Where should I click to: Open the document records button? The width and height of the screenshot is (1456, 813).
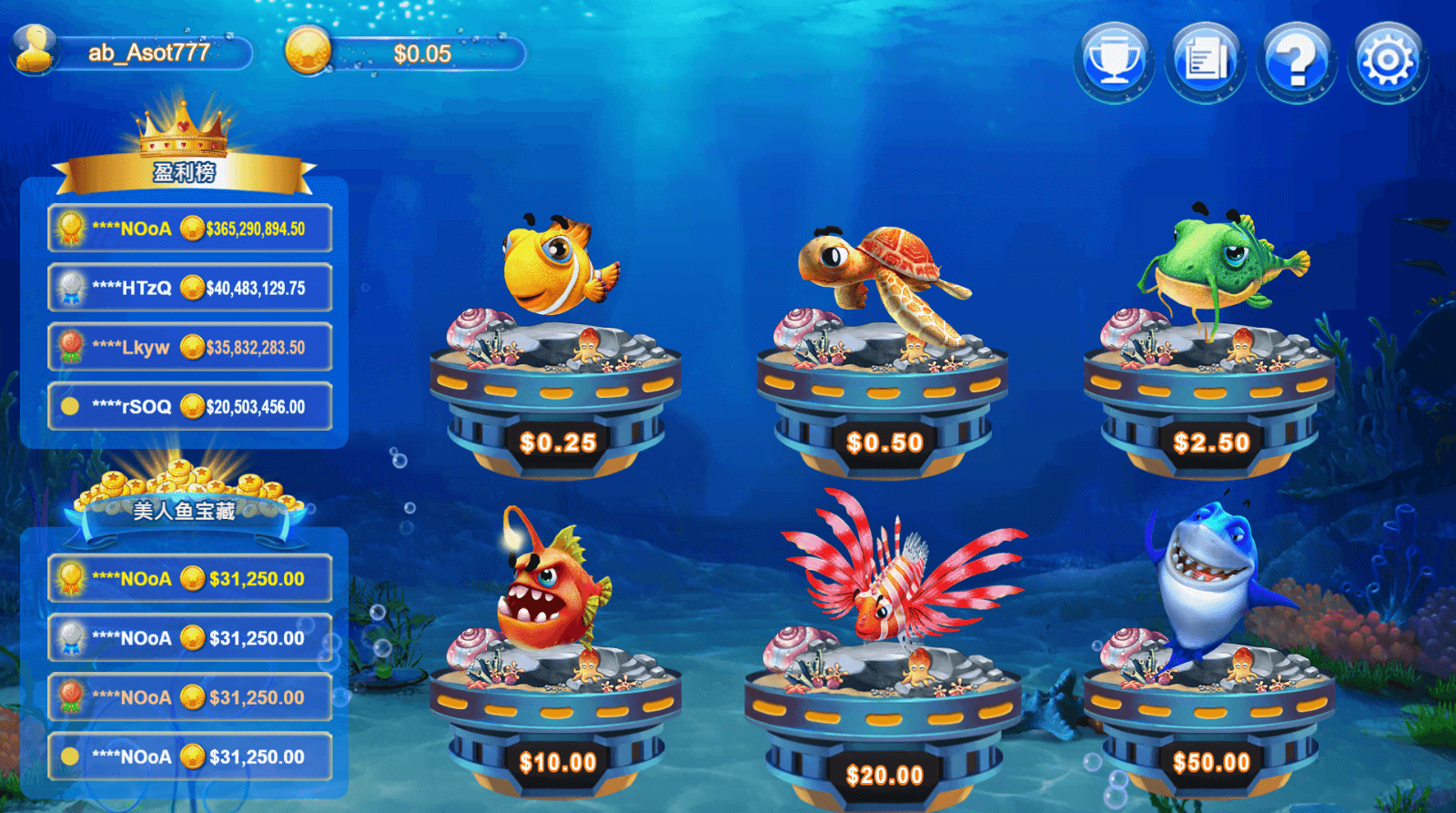click(1205, 61)
